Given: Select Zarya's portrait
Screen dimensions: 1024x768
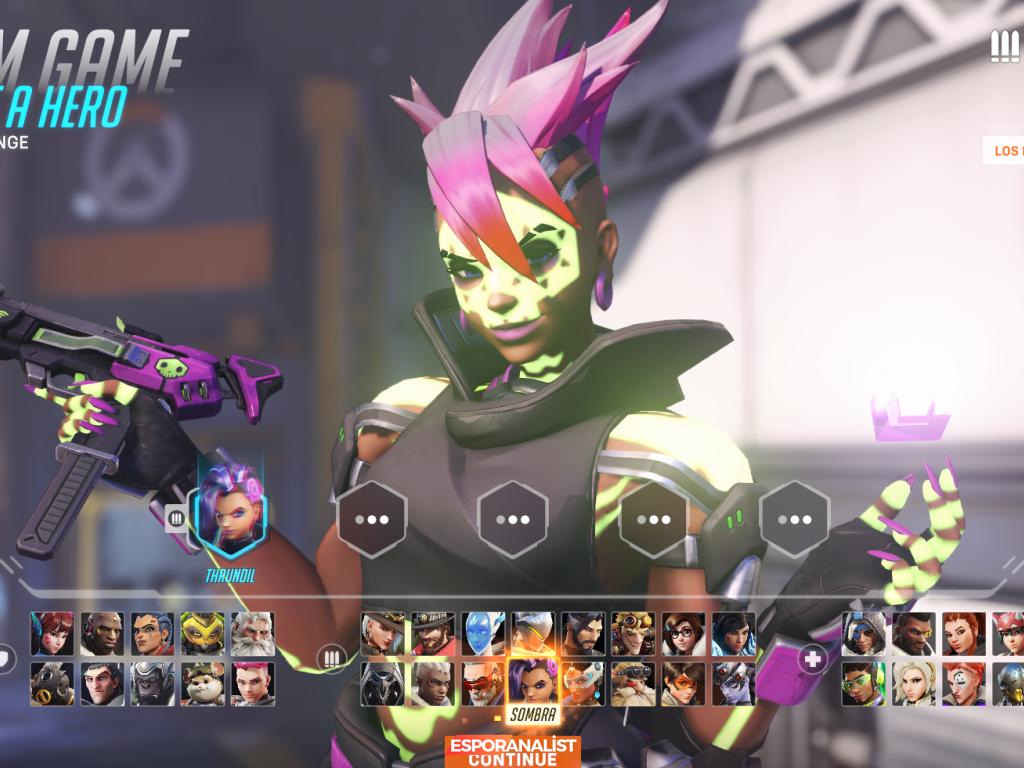Looking at the screenshot, I should [252, 683].
